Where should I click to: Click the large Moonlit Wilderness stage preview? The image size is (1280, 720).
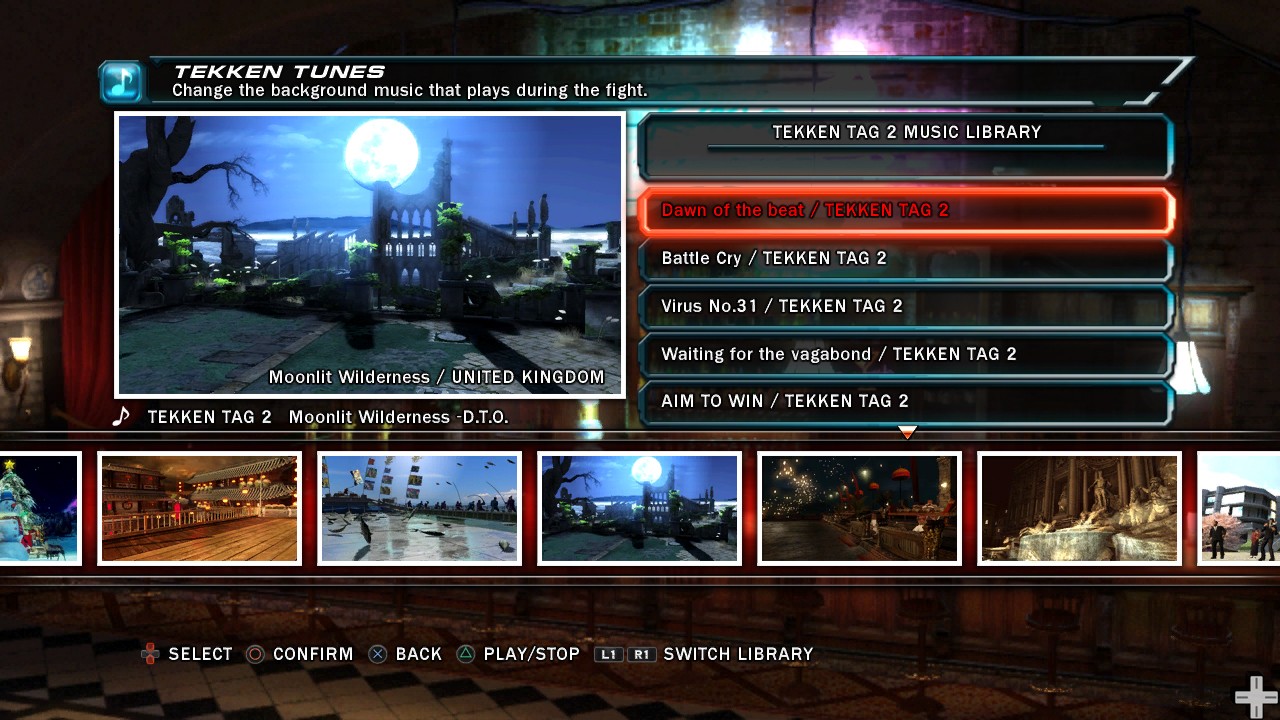[370, 255]
